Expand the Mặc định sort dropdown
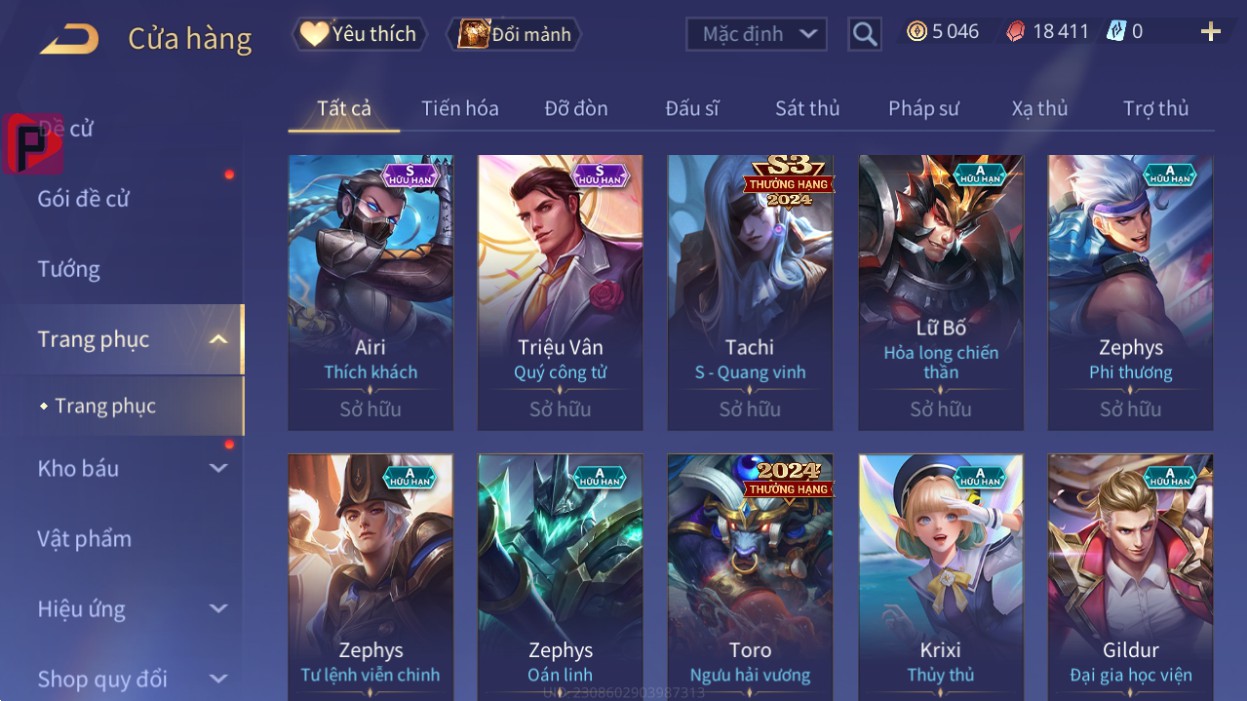 point(756,34)
